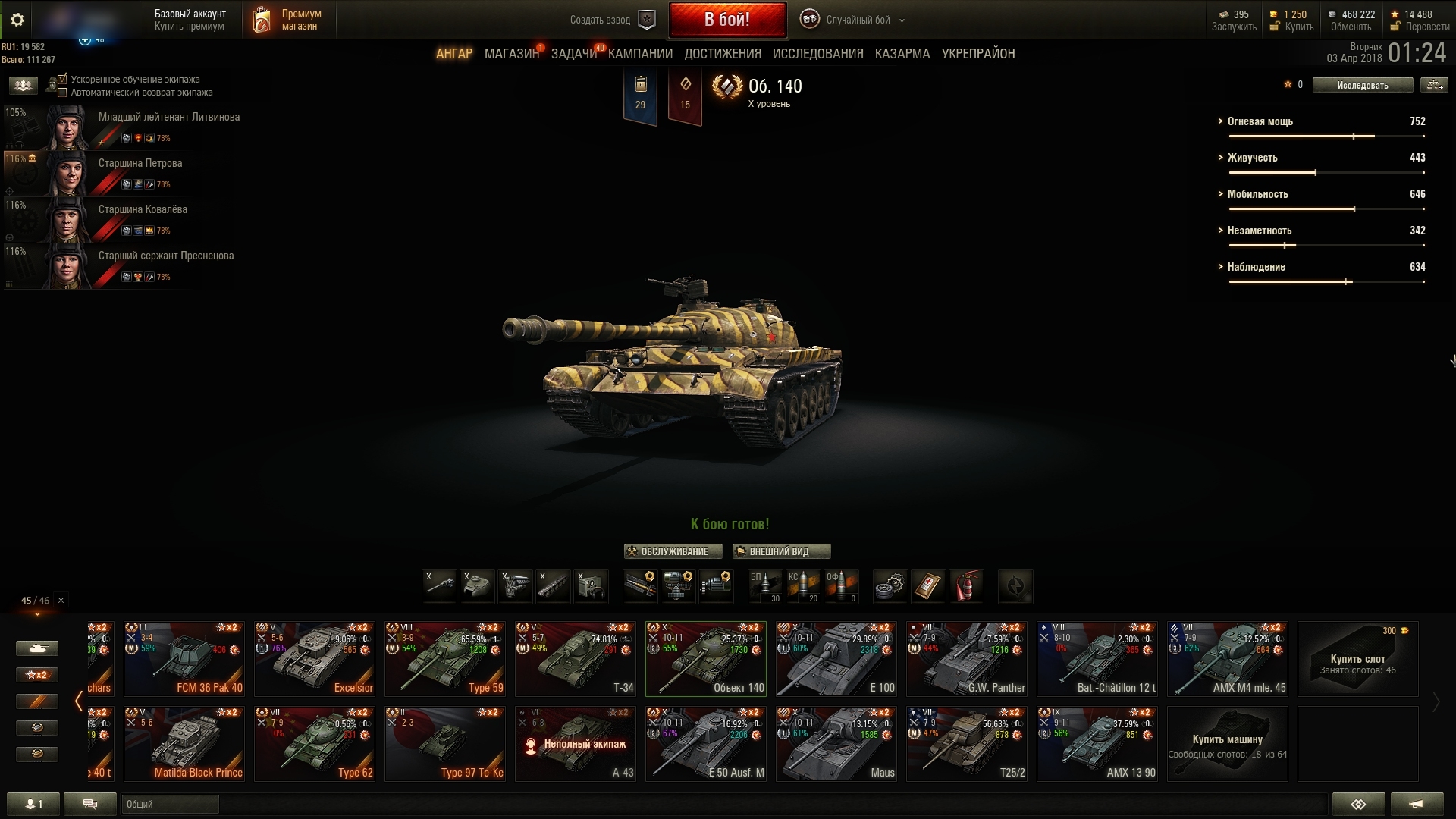Click the Общий chat channel field
Screen dimensions: 1456x819
[x=170, y=804]
